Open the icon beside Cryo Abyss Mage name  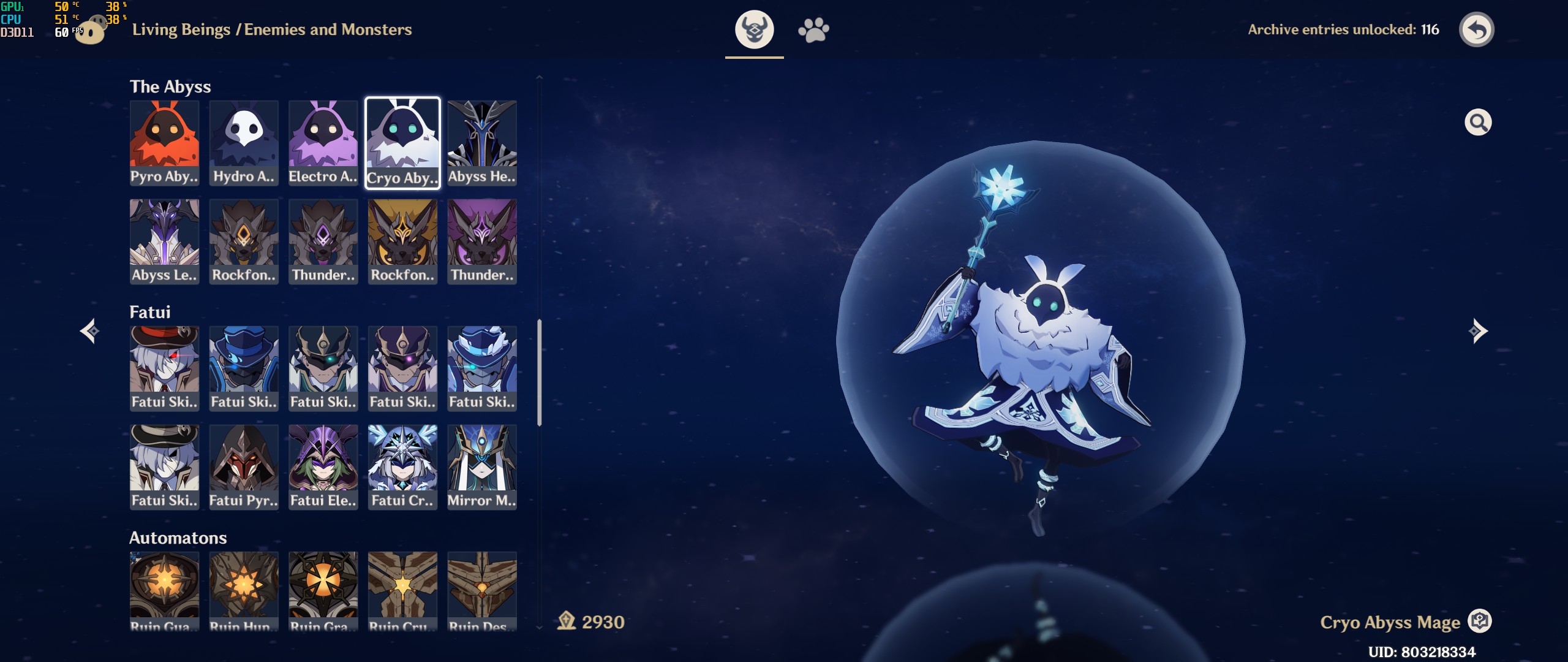(1480, 622)
